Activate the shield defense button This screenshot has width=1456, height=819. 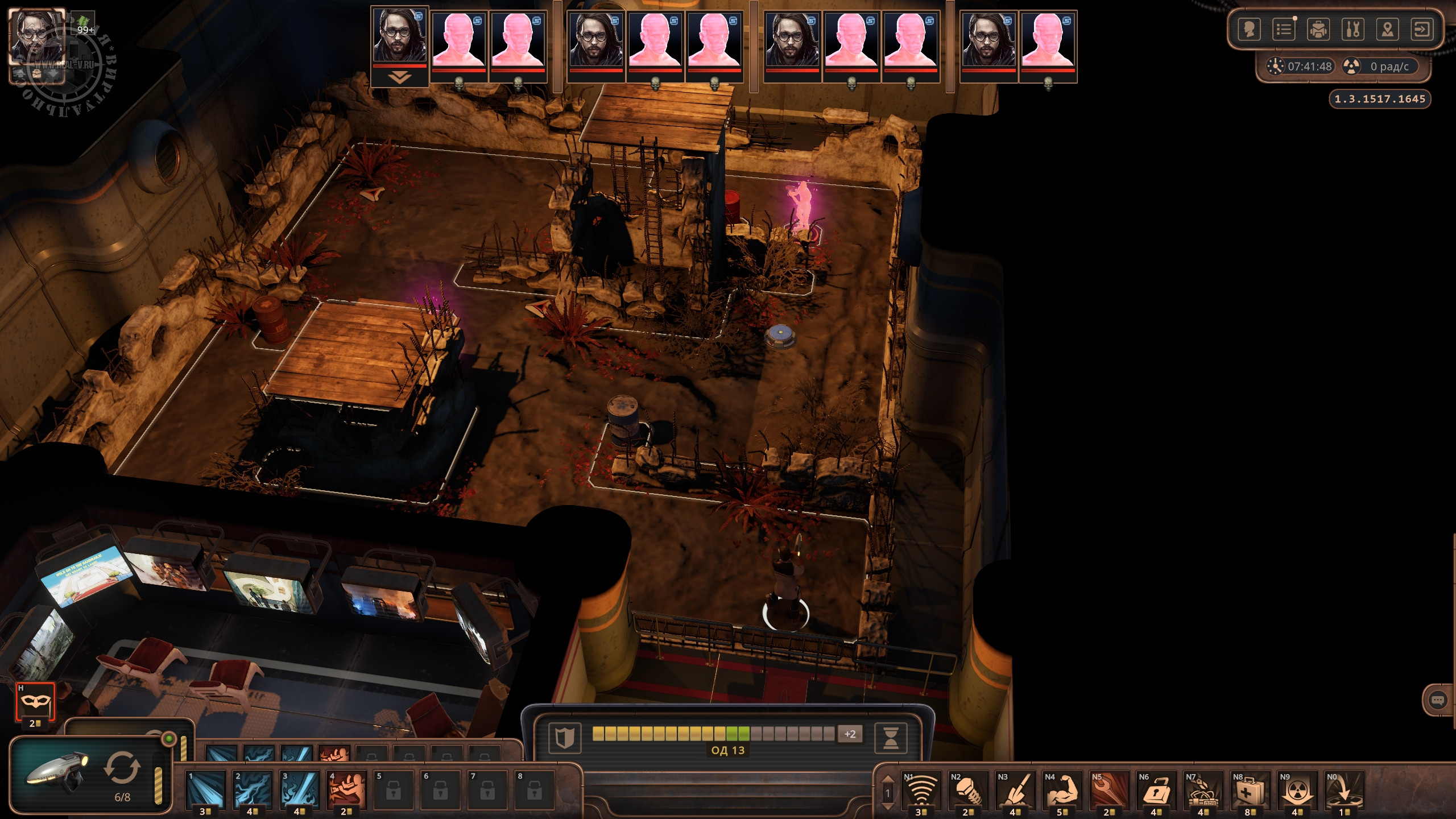[564, 738]
